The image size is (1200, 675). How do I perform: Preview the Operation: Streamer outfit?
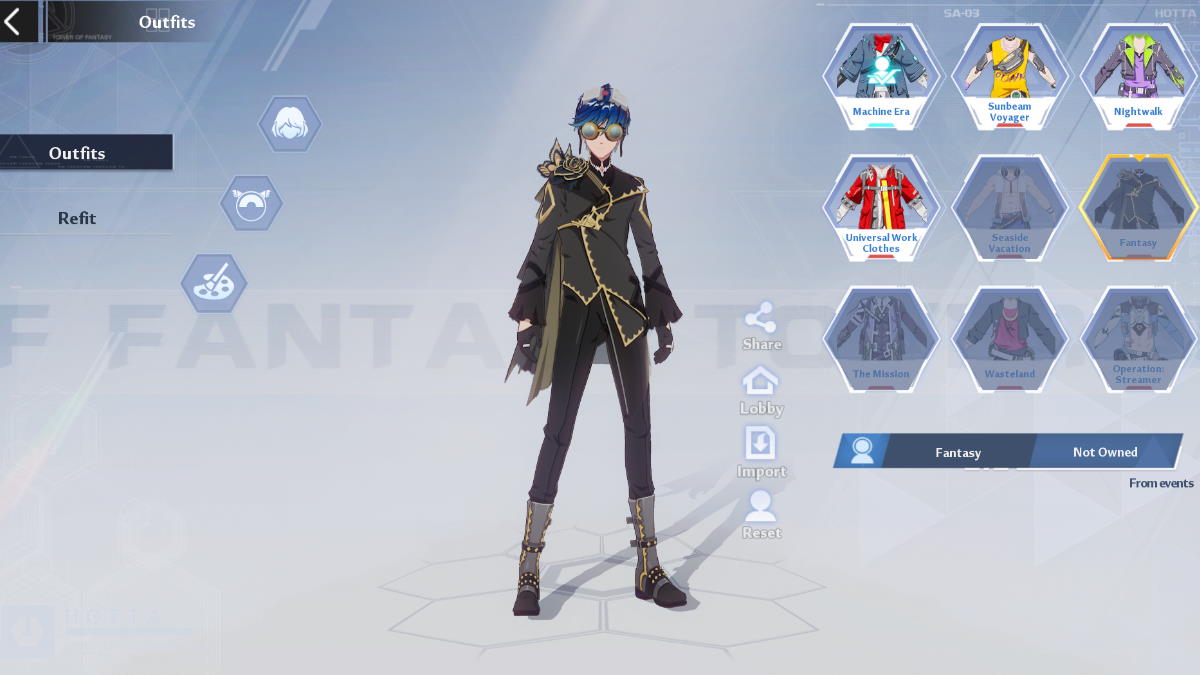1138,338
